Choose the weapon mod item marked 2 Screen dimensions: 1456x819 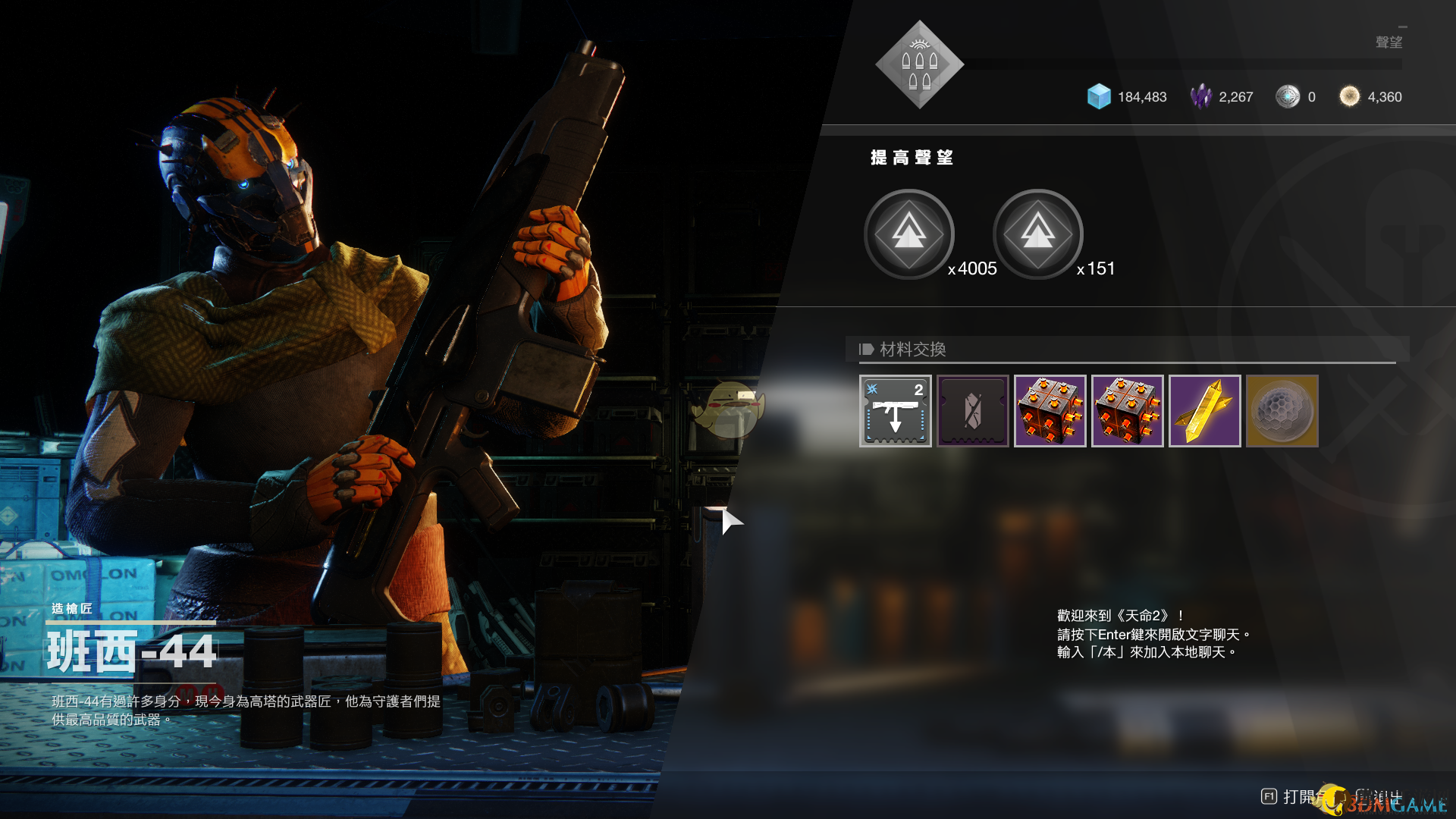(x=895, y=411)
